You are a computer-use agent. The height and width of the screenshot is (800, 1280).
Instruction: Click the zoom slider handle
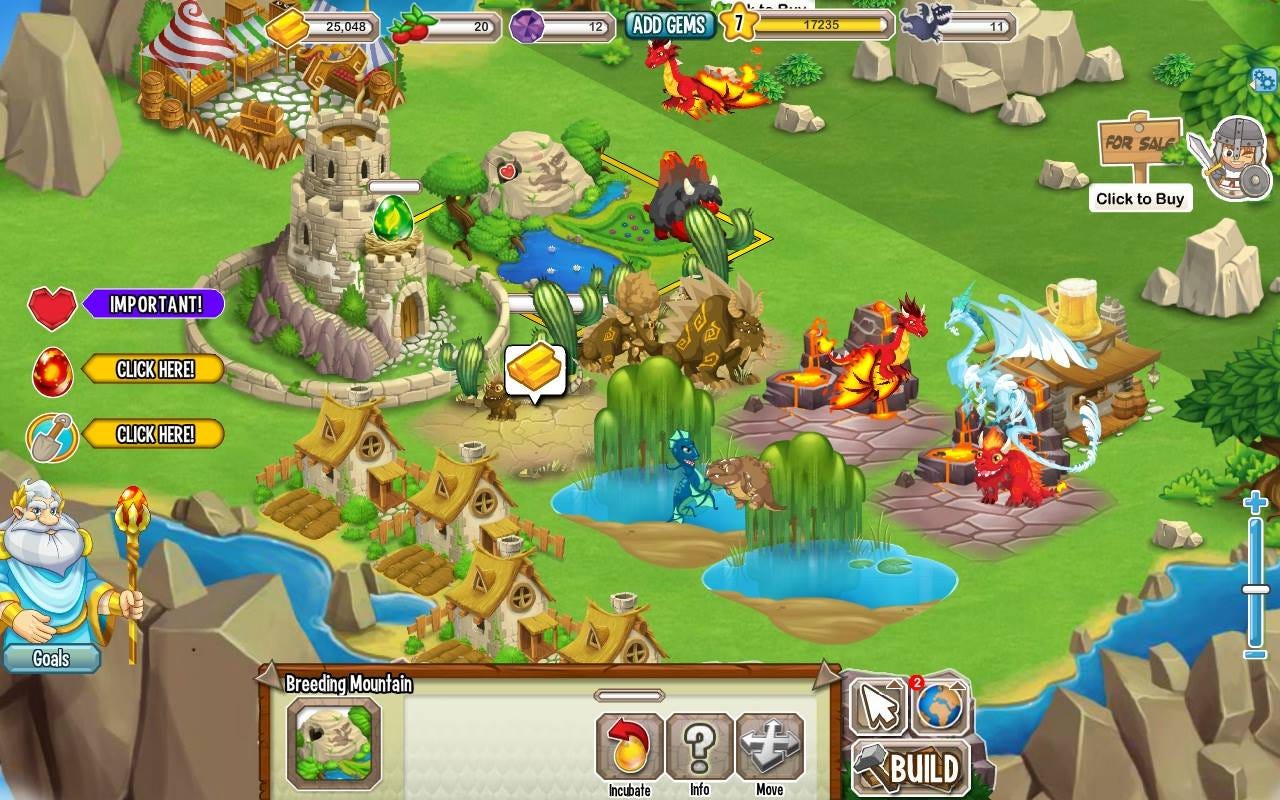(1255, 589)
